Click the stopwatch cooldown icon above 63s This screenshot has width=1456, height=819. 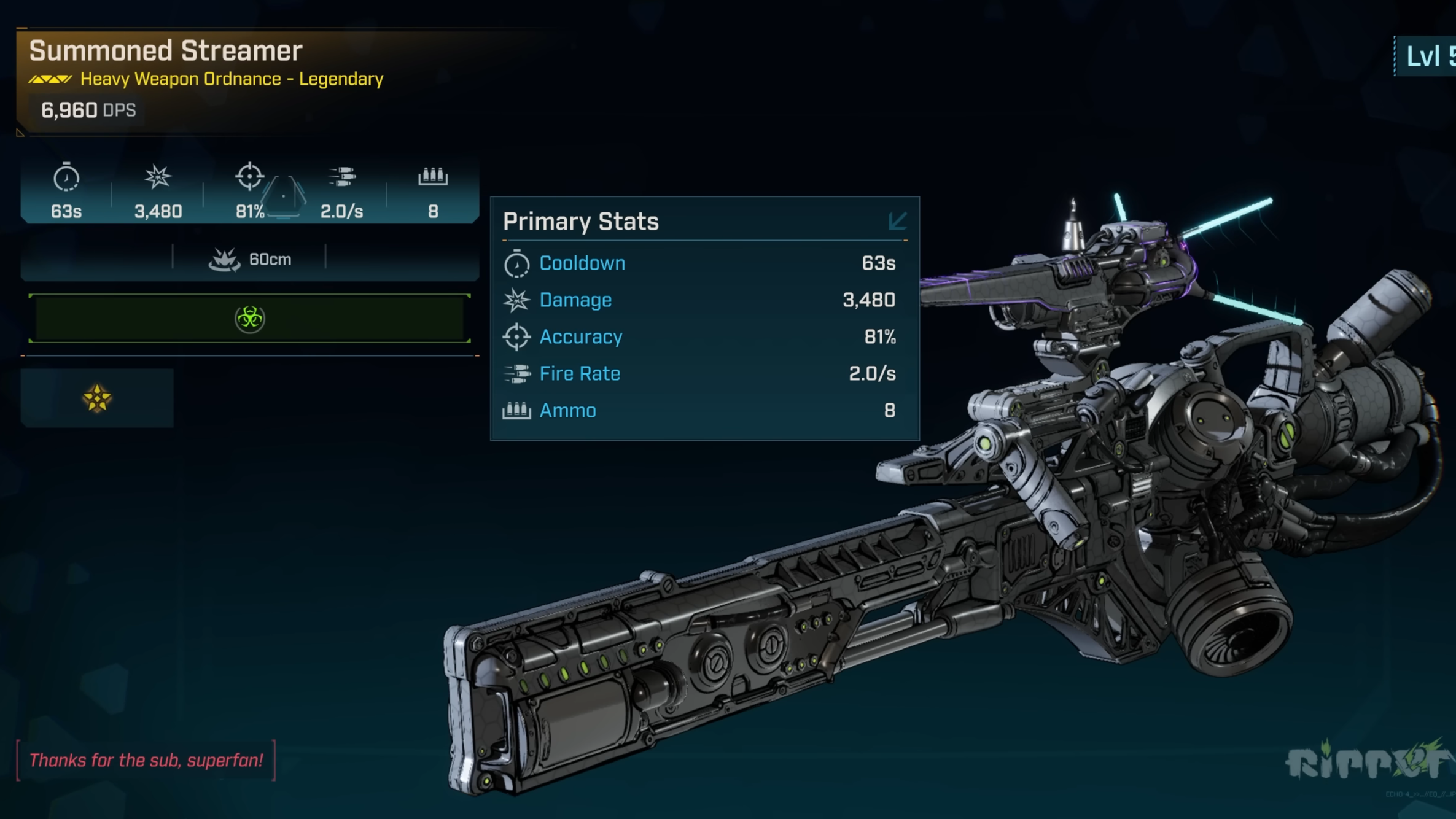pyautogui.click(x=66, y=178)
